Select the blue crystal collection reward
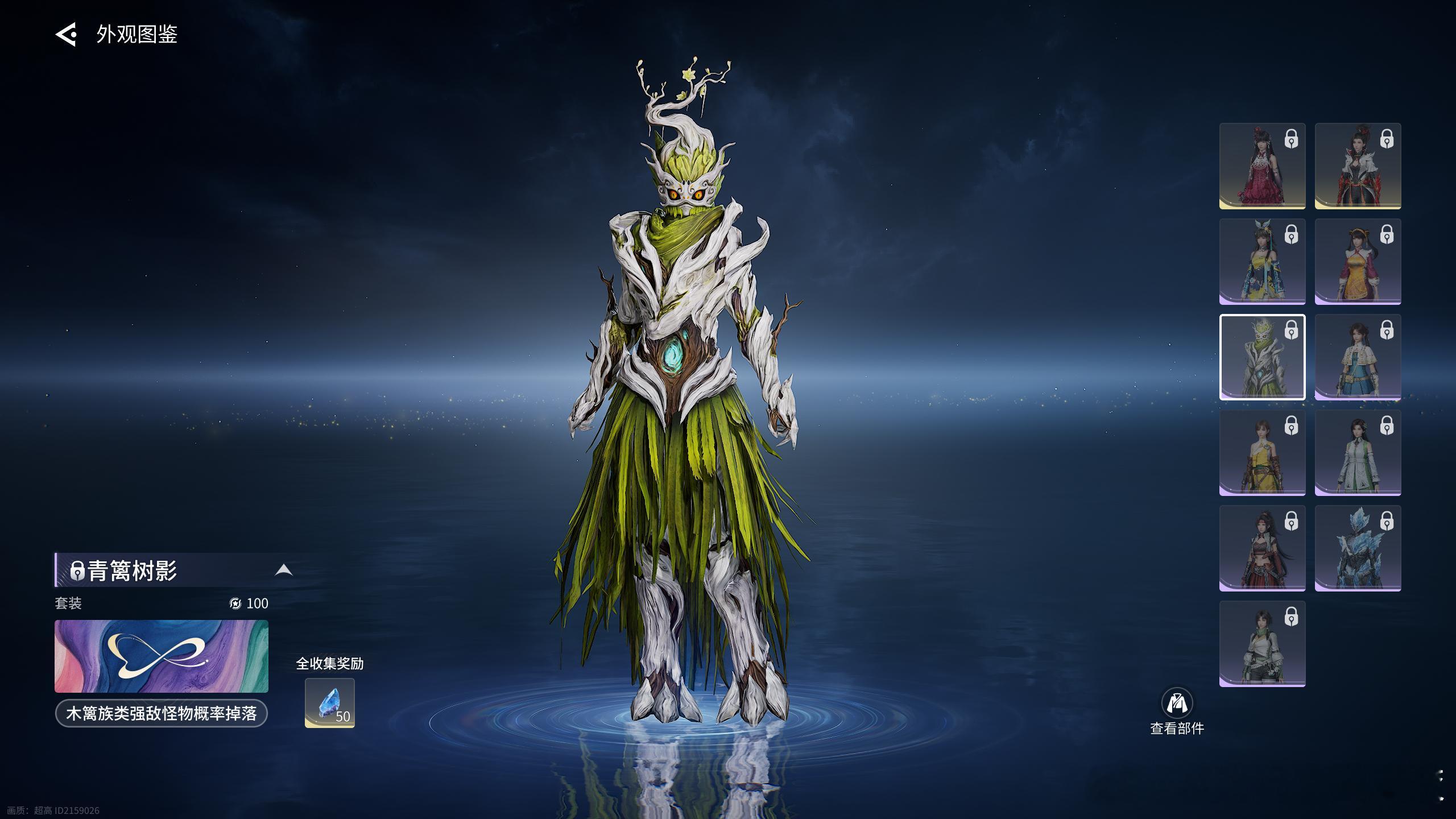Screen dimensions: 1456x819 [x=330, y=702]
